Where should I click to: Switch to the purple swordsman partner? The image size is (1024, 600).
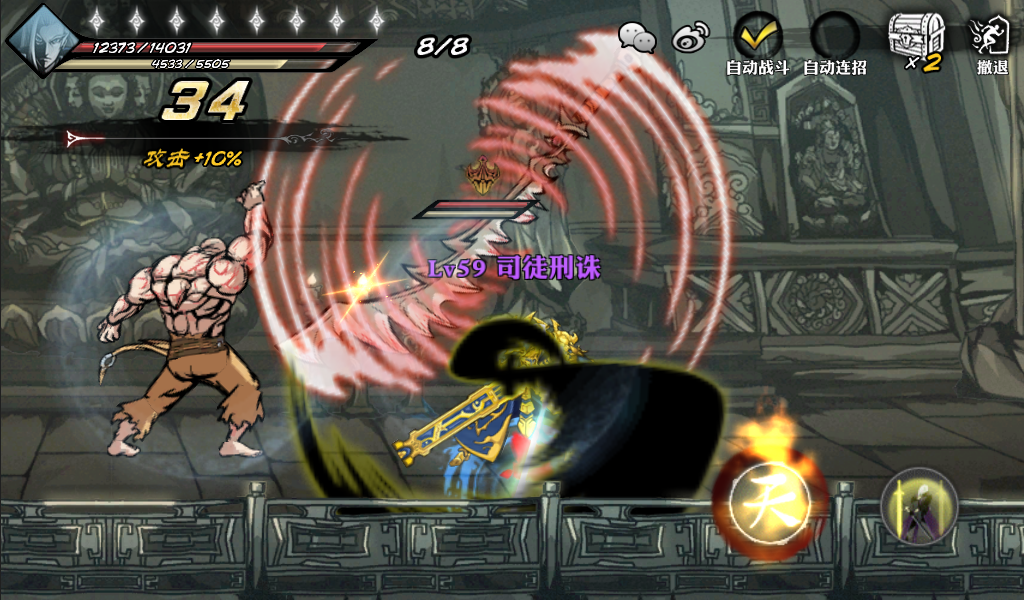pos(919,507)
